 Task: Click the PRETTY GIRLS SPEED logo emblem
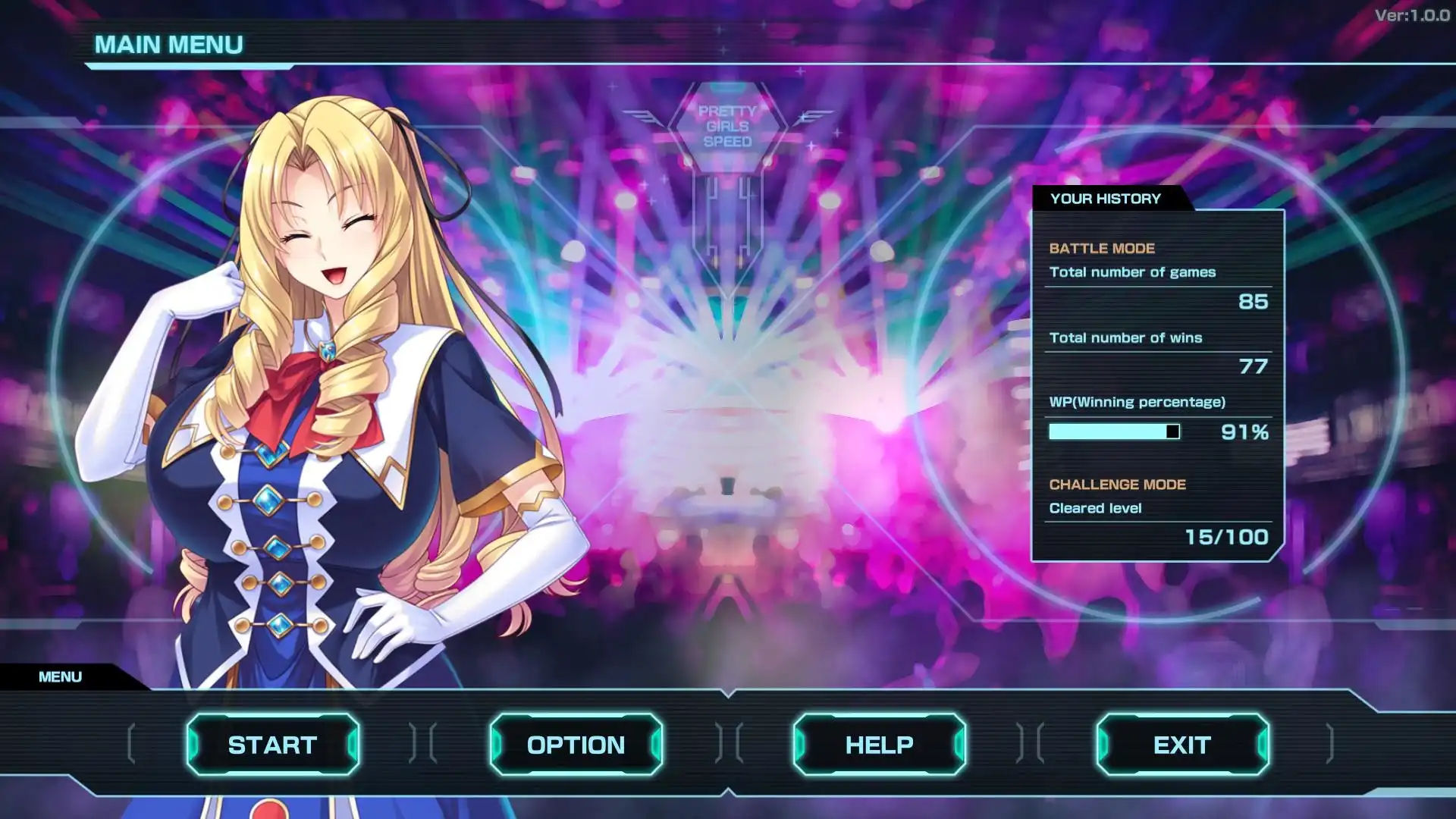(726, 125)
